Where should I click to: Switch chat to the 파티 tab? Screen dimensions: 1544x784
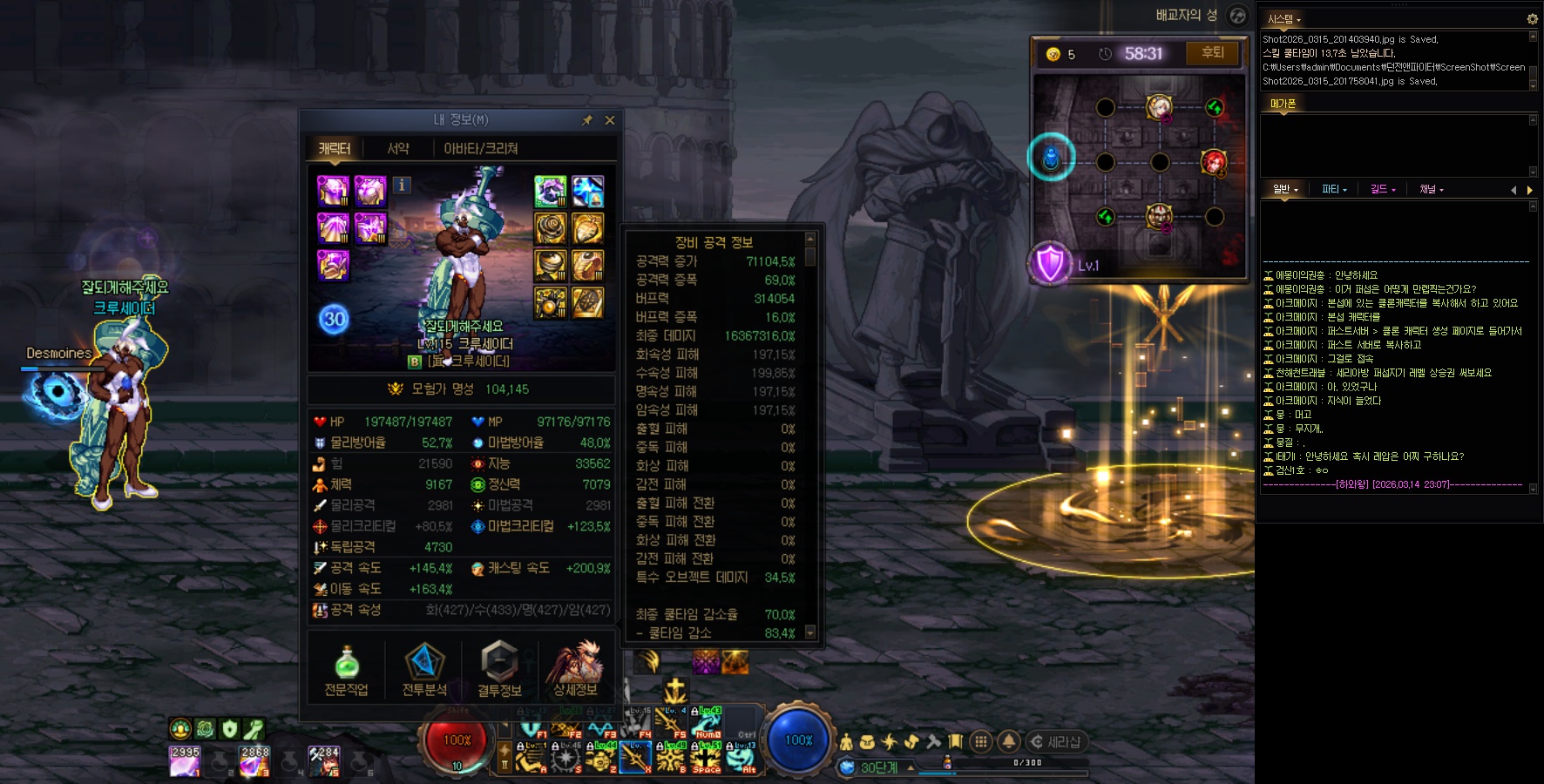tap(1333, 189)
